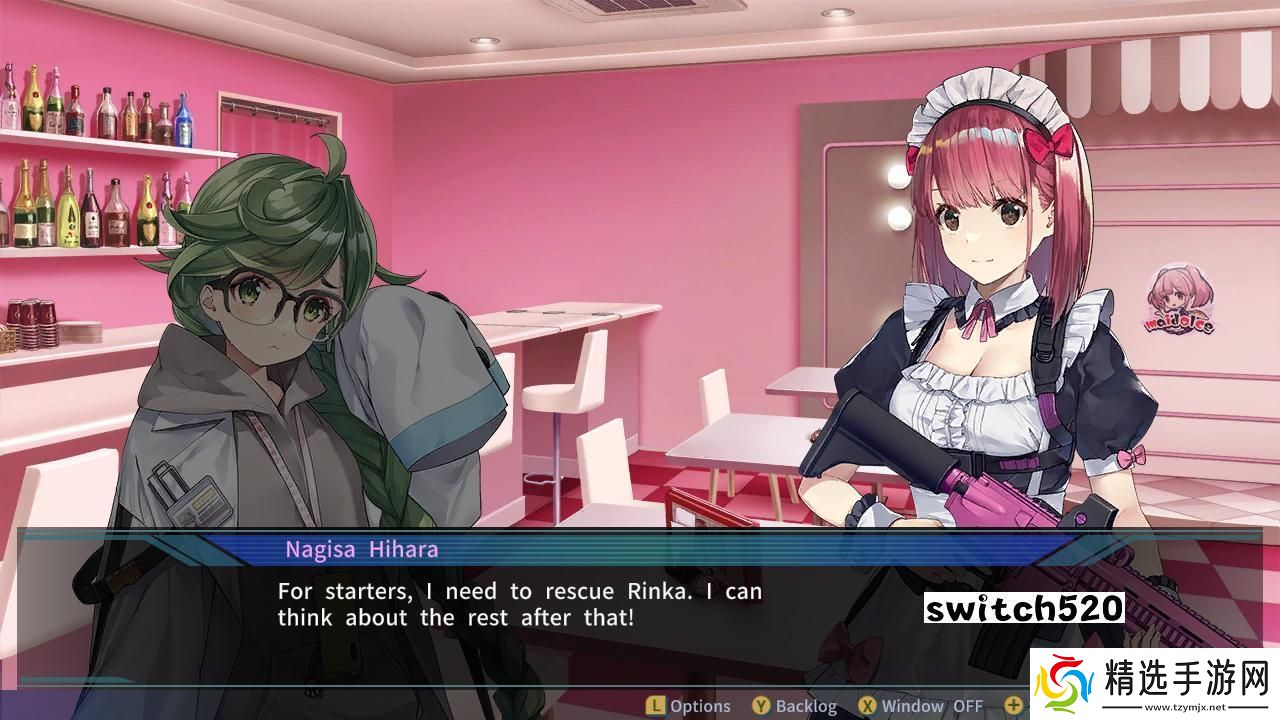Image resolution: width=1280 pixels, height=720 pixels.
Task: Click the switch520 watermark text
Action: (x=1026, y=604)
